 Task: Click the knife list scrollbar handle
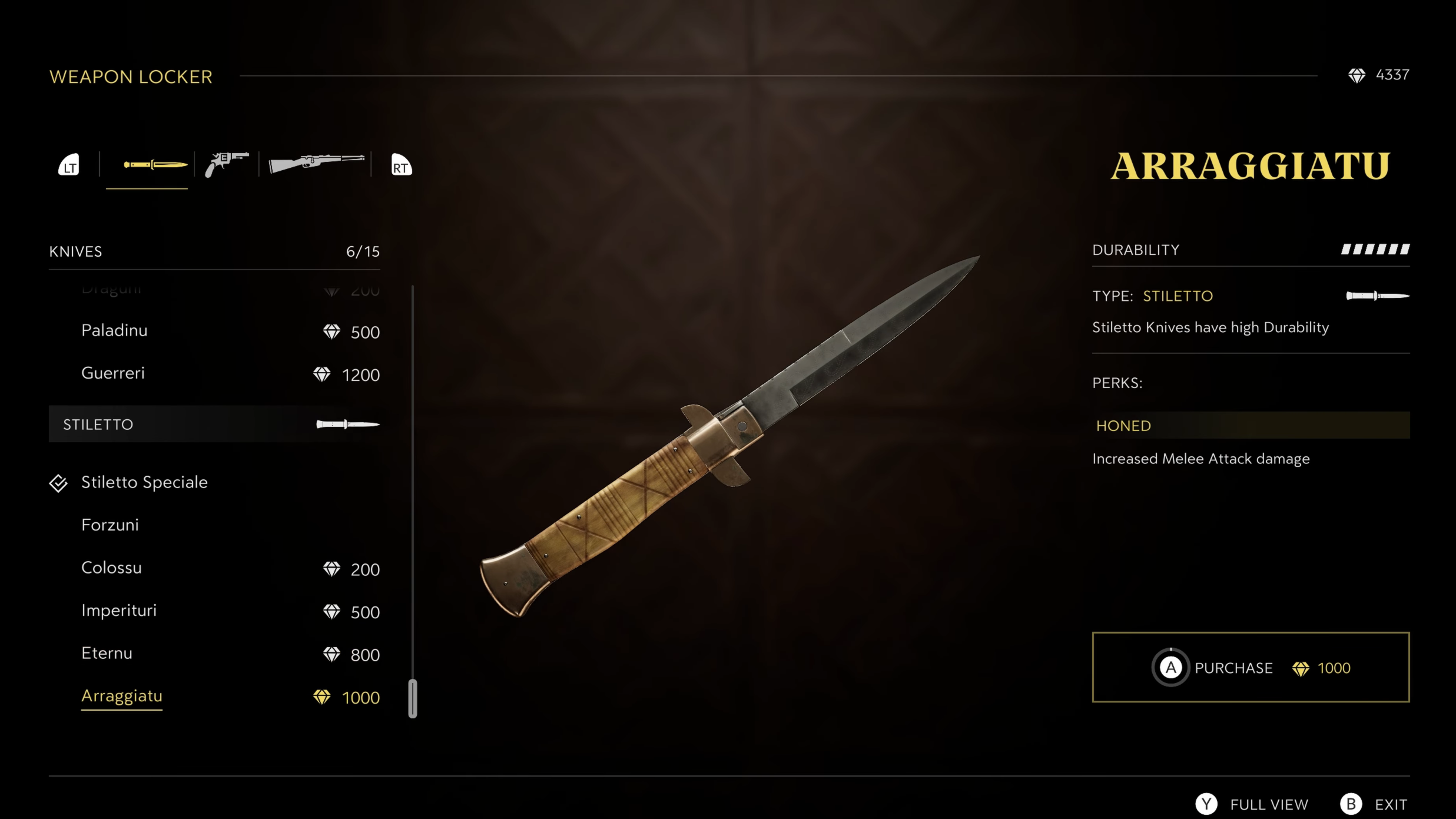(413, 698)
